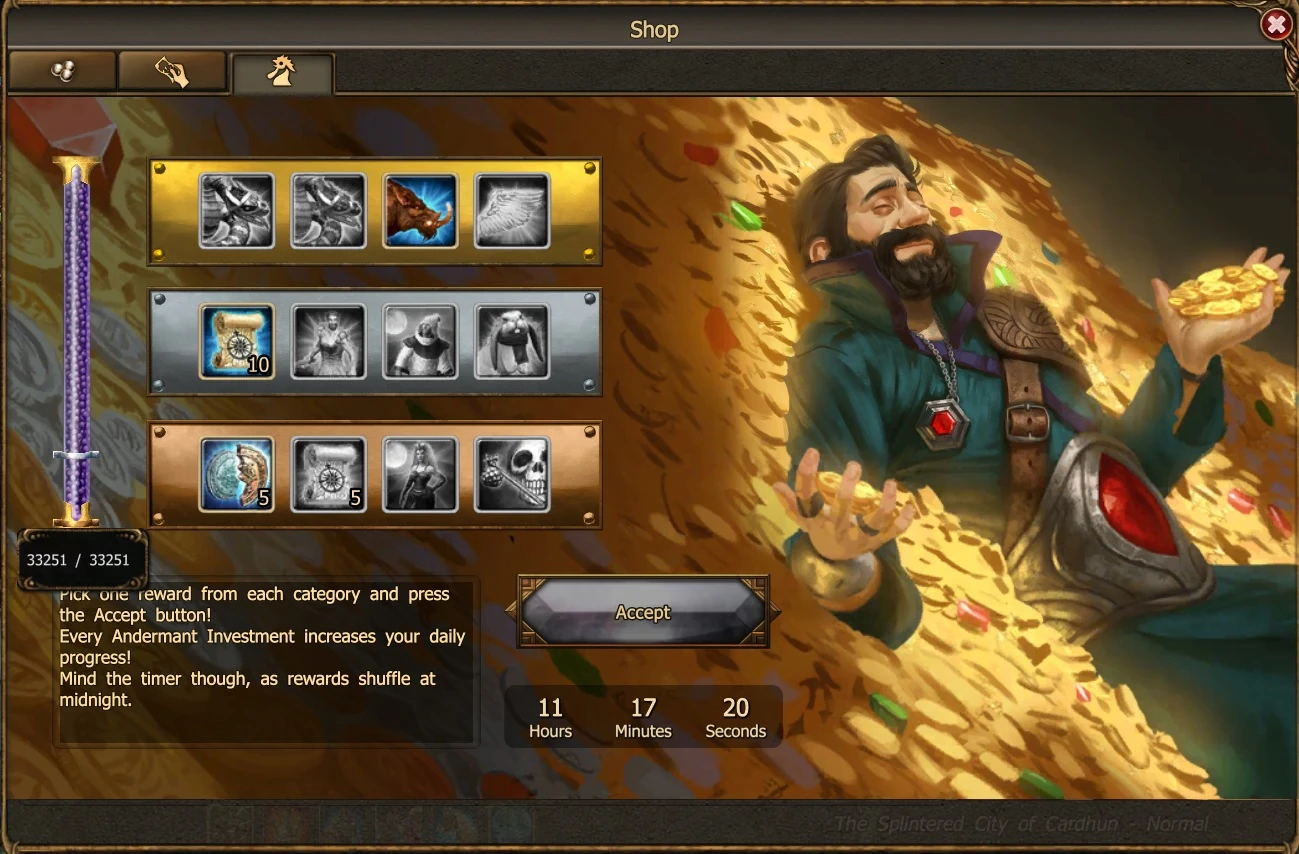Click the map scroll marked 5 in the bronze row

(328, 475)
